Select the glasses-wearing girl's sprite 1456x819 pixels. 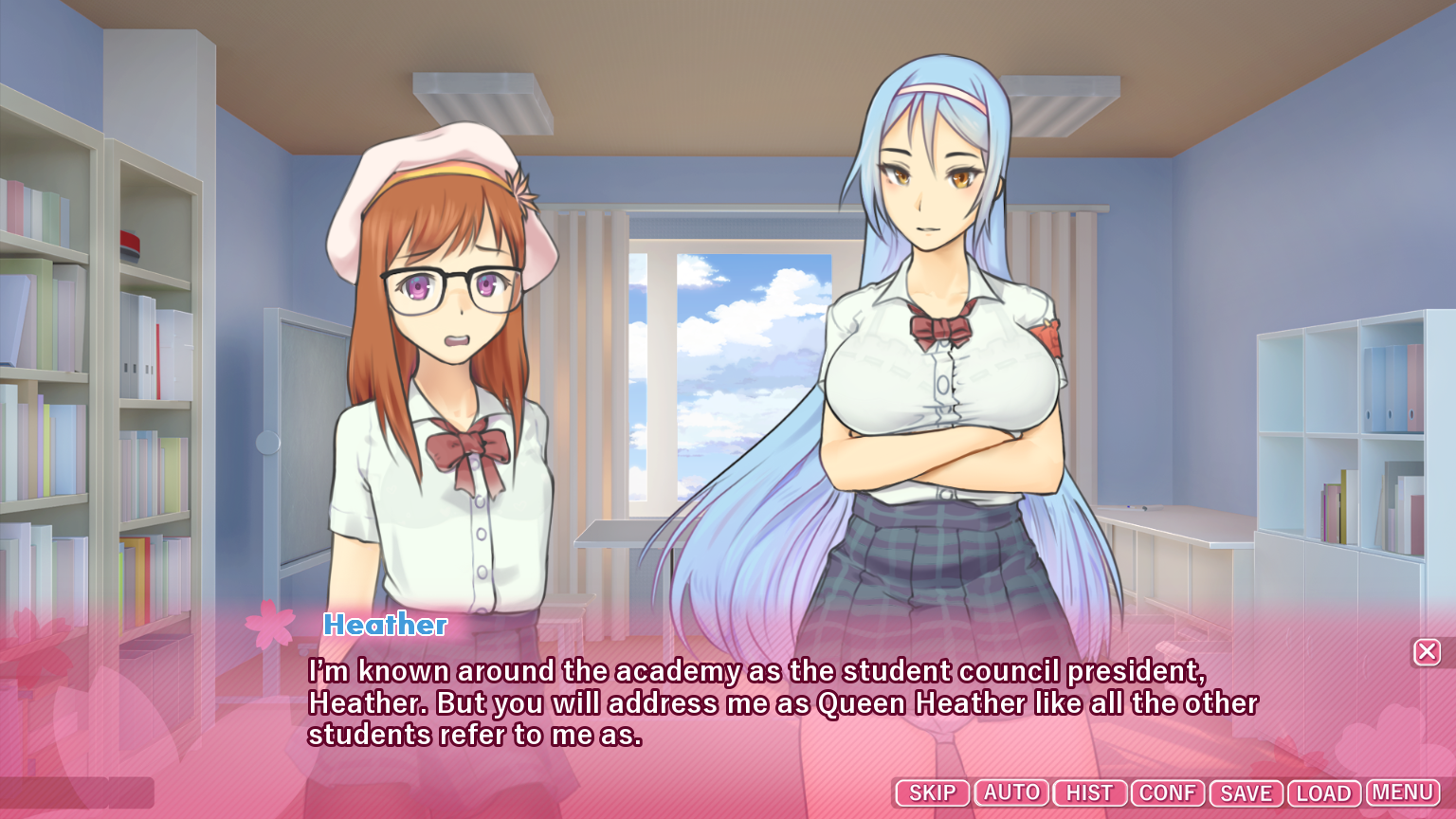pos(446,379)
